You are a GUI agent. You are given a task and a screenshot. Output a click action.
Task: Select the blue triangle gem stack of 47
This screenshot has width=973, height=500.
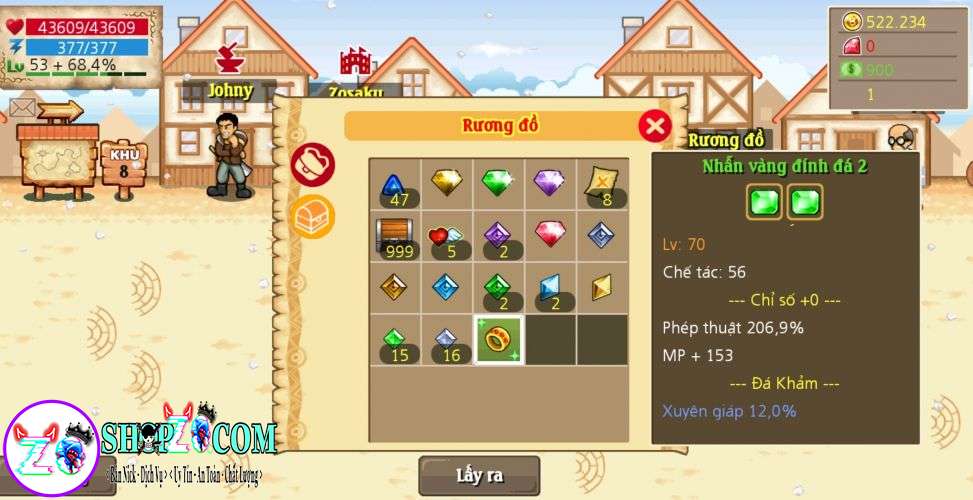coord(395,185)
